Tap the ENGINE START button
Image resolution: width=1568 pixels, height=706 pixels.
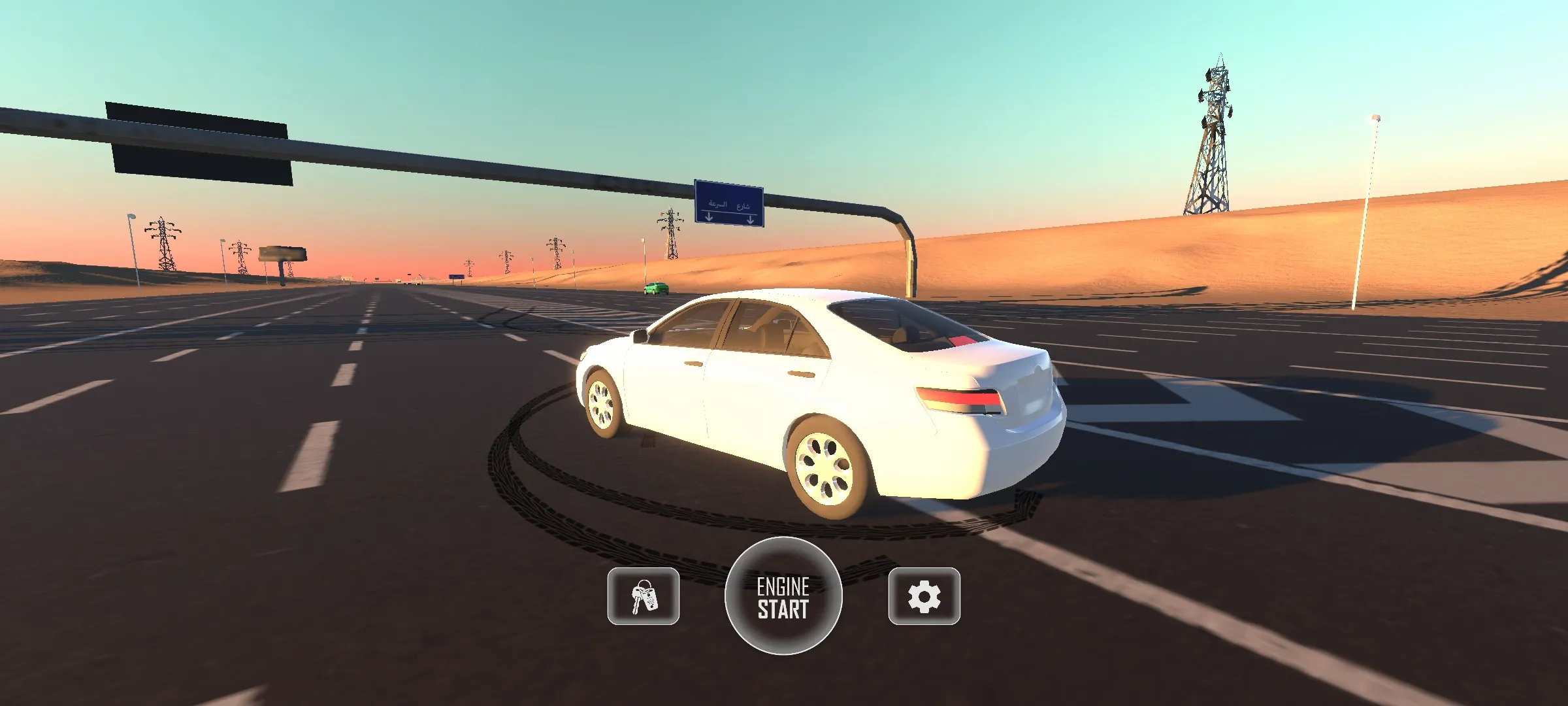[x=783, y=596]
